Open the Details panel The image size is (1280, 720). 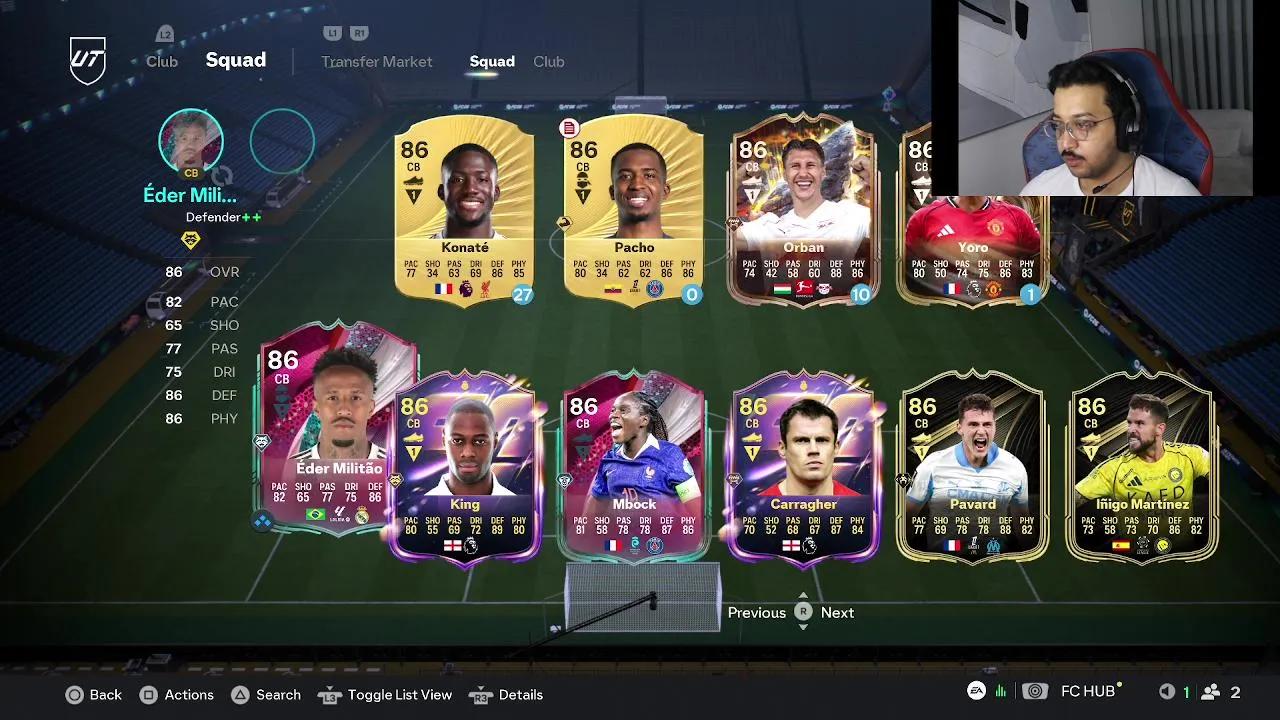pos(519,694)
